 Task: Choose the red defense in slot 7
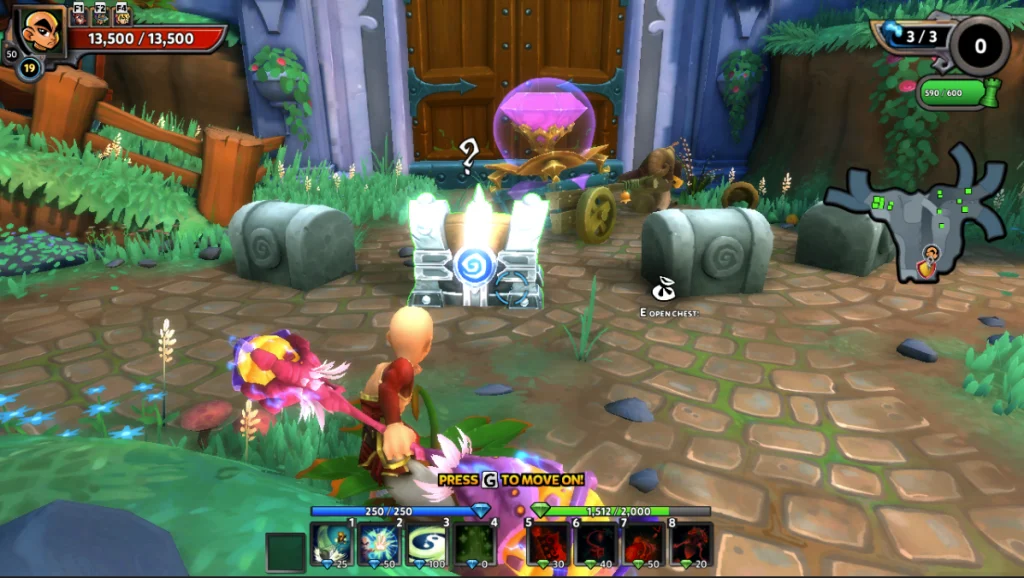tap(643, 544)
